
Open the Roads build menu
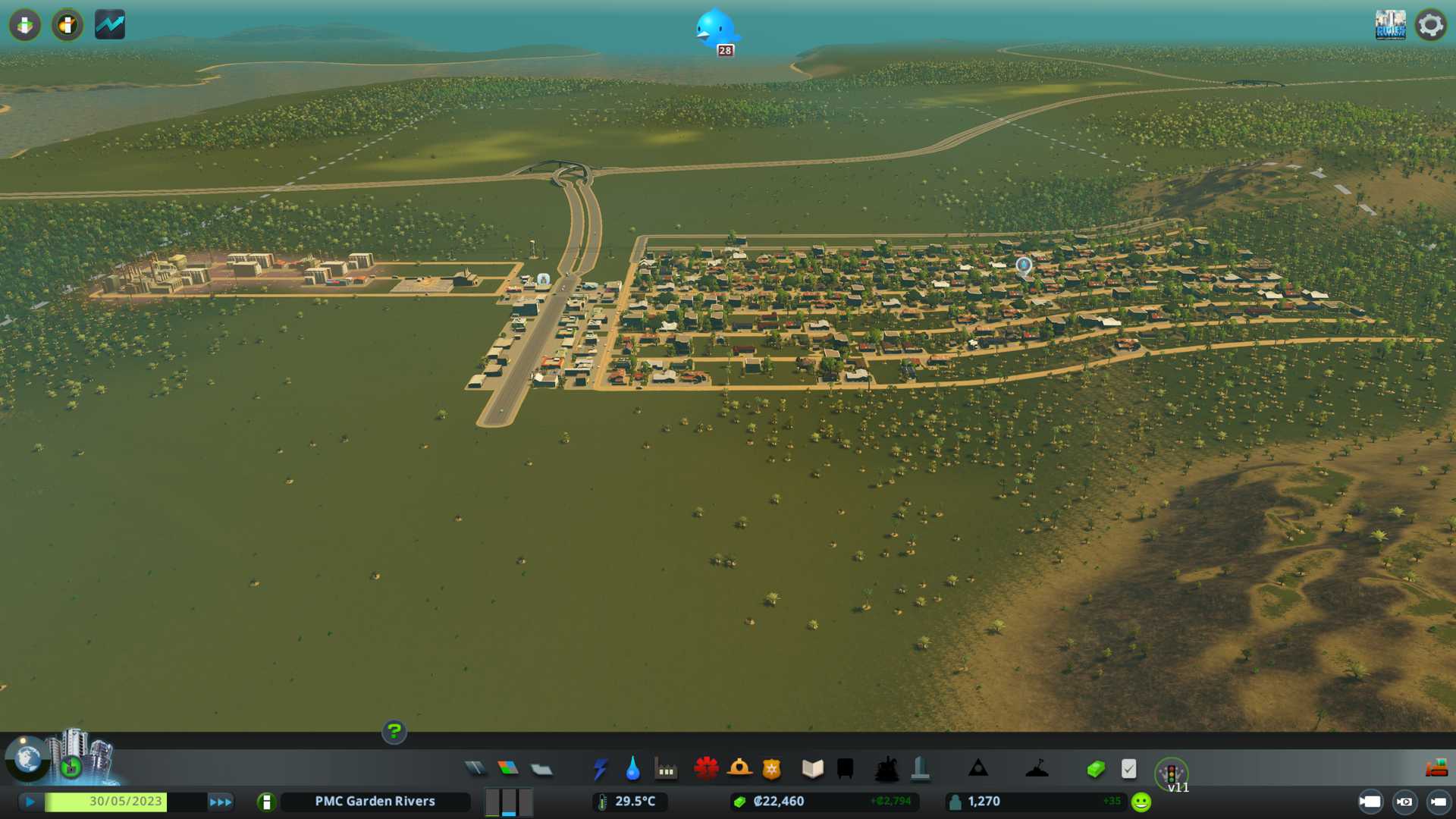click(475, 769)
